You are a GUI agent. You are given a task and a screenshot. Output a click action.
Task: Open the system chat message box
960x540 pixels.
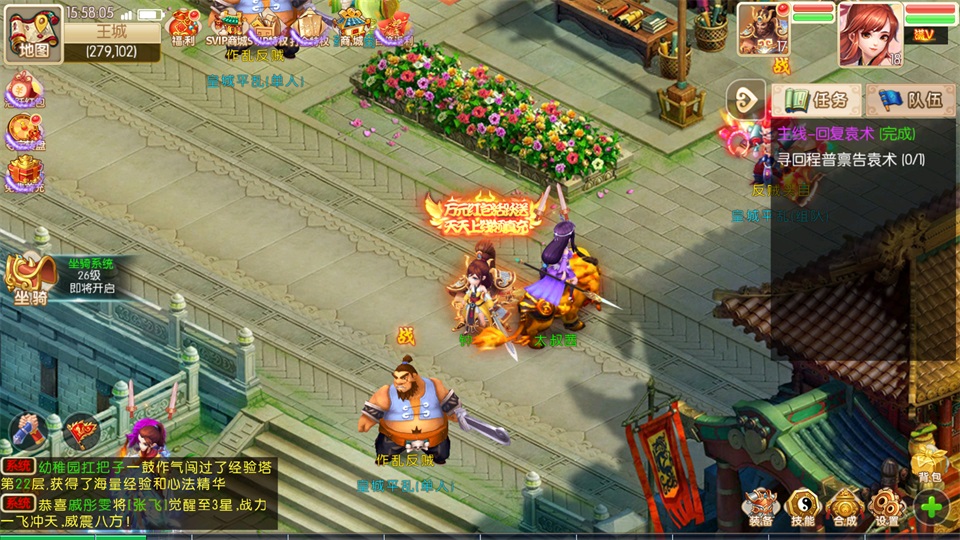138,493
